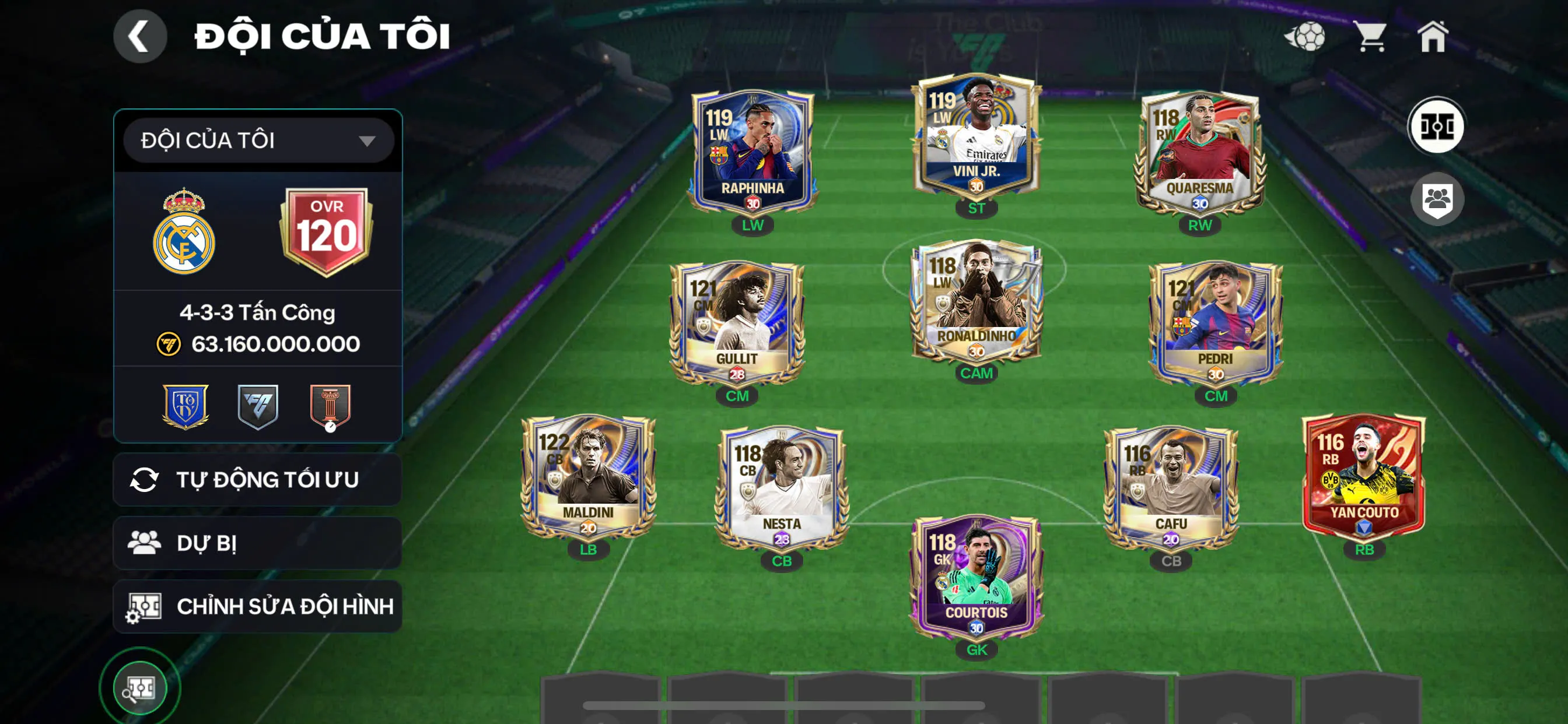Choose the Ronaldinho CAM card
The image size is (1568, 724).
click(x=976, y=301)
